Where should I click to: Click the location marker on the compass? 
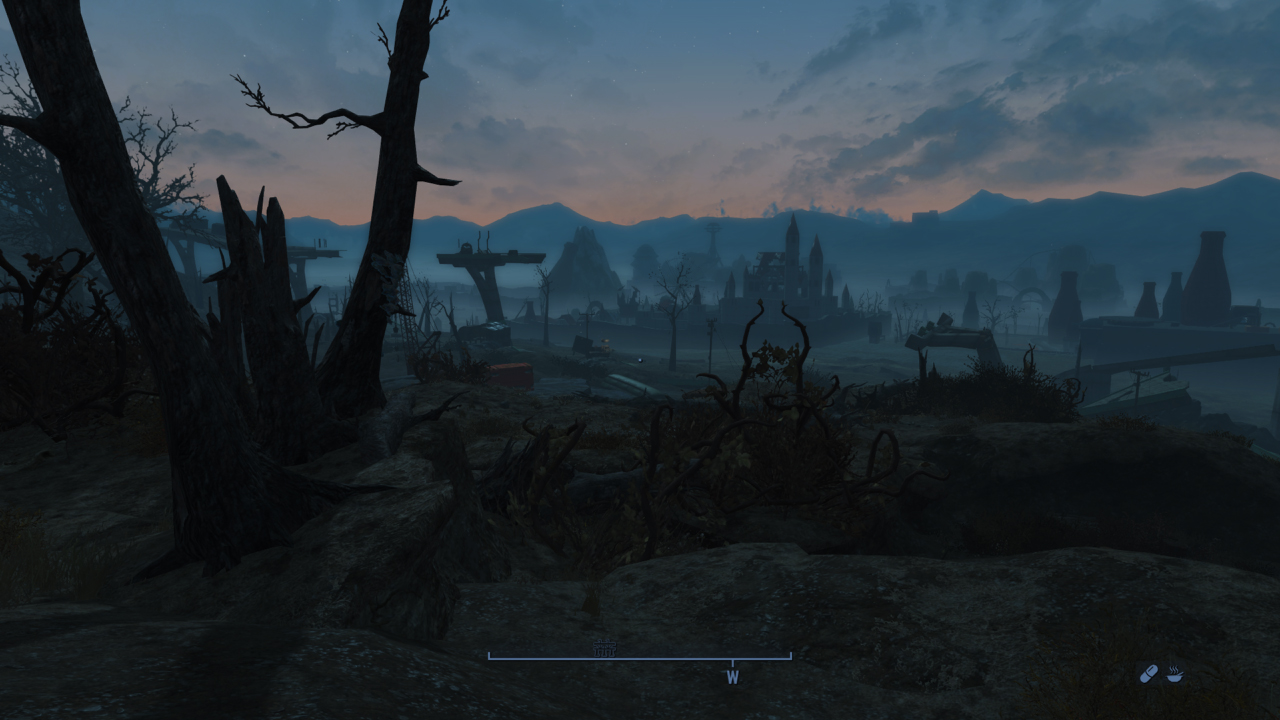click(x=603, y=650)
